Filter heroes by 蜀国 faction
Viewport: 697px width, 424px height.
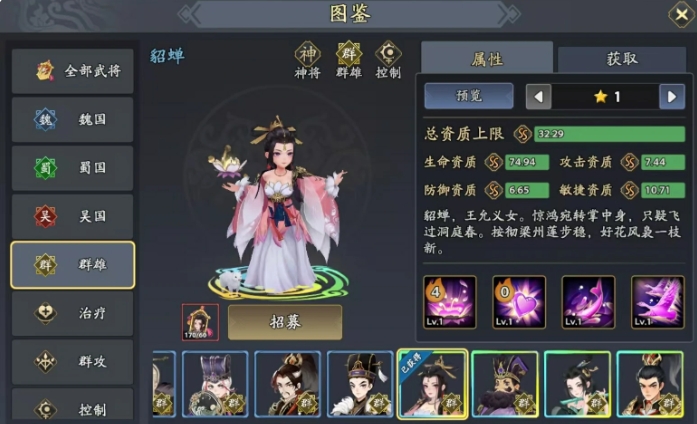tap(72, 167)
